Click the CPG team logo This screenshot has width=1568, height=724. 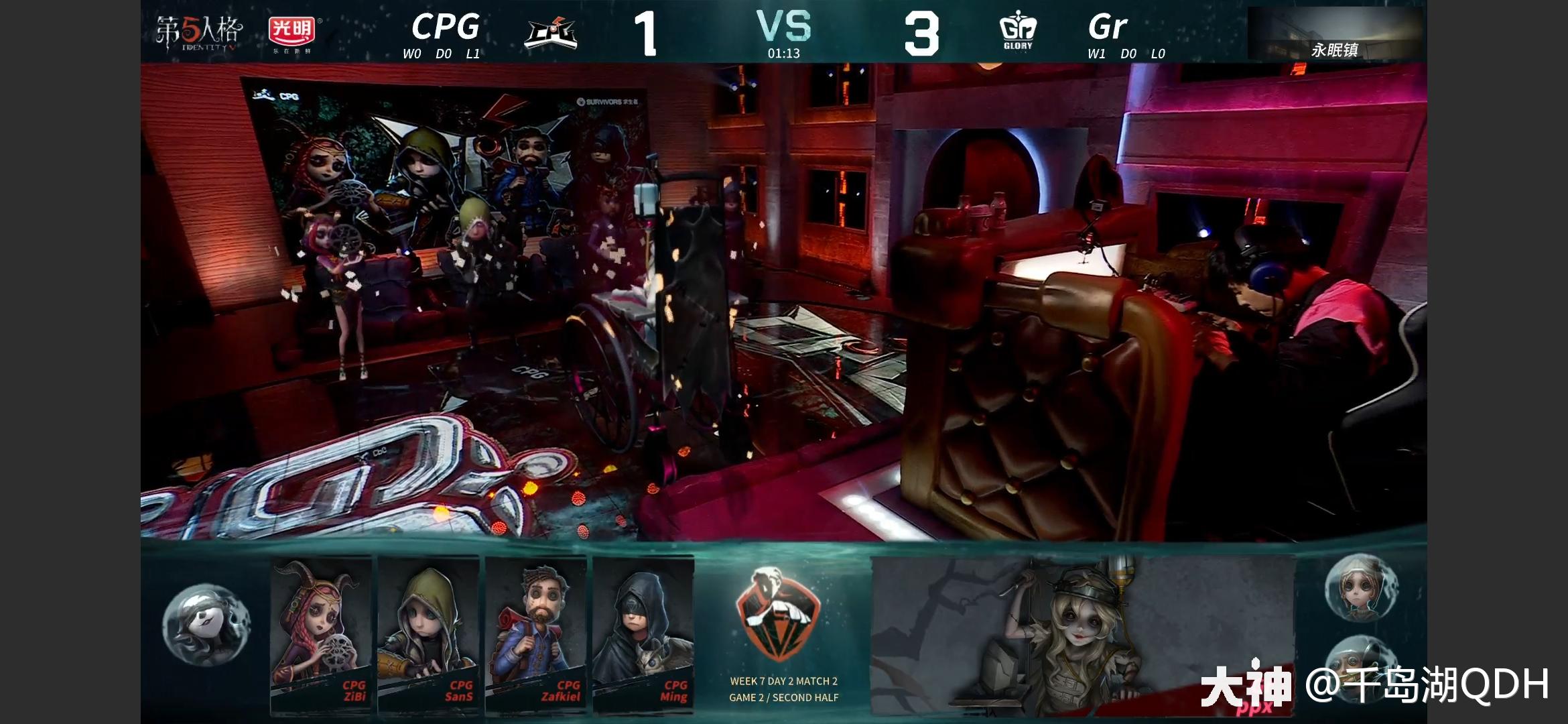click(x=551, y=34)
